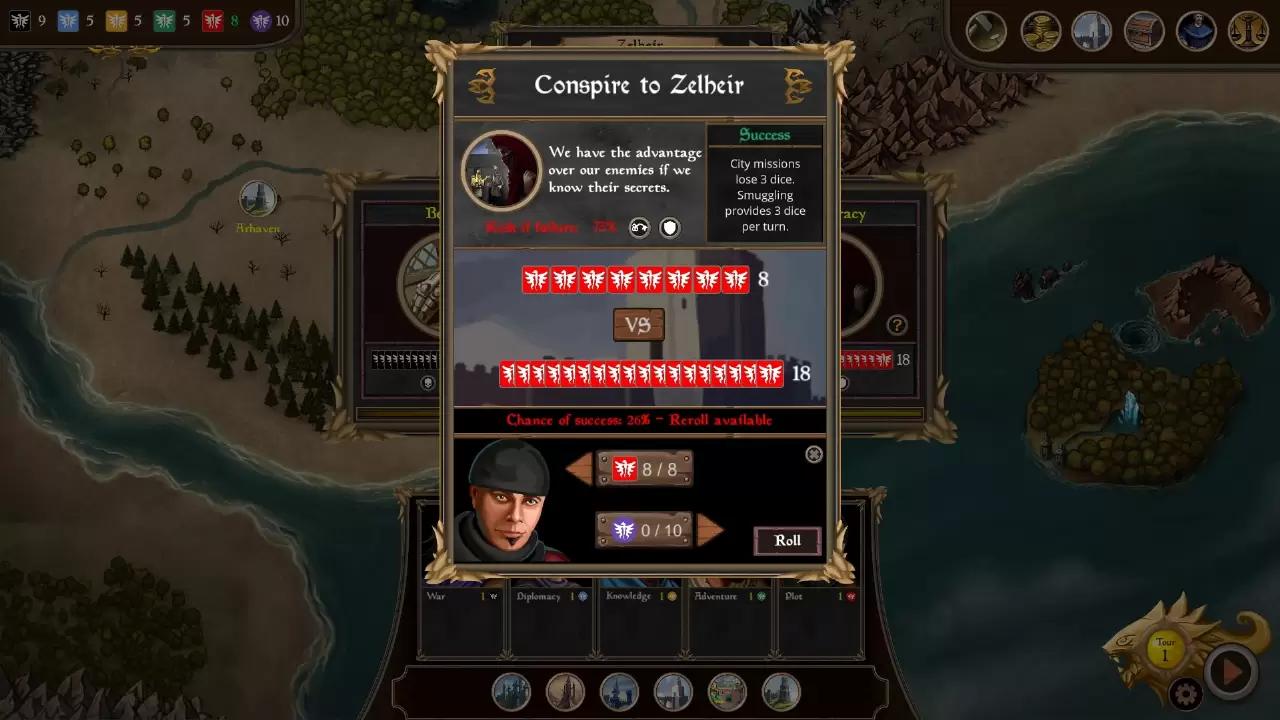
Task: Show help with the question mark icon
Action: 897,325
